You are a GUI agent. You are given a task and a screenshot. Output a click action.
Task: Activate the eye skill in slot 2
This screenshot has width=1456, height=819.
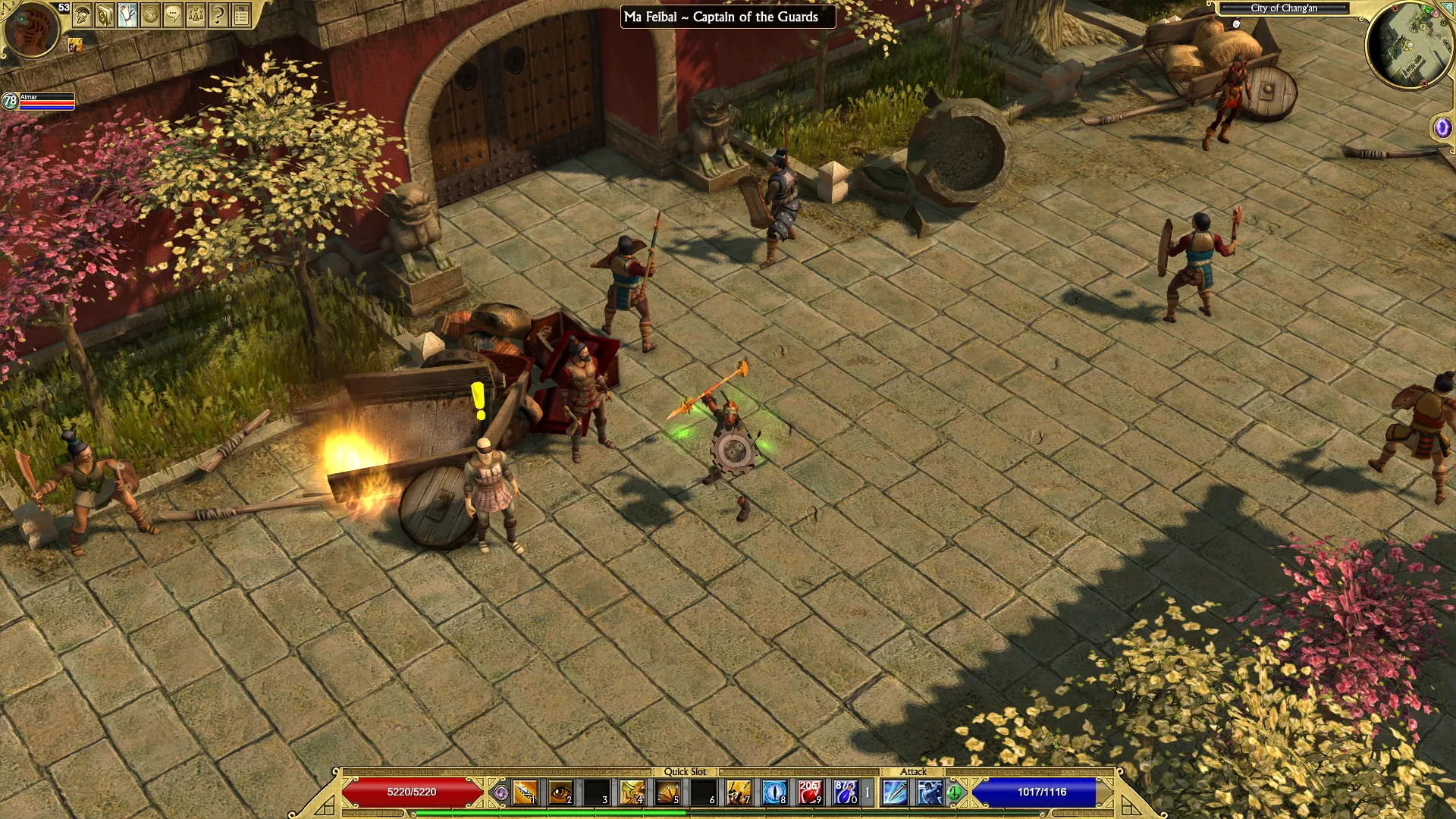560,792
